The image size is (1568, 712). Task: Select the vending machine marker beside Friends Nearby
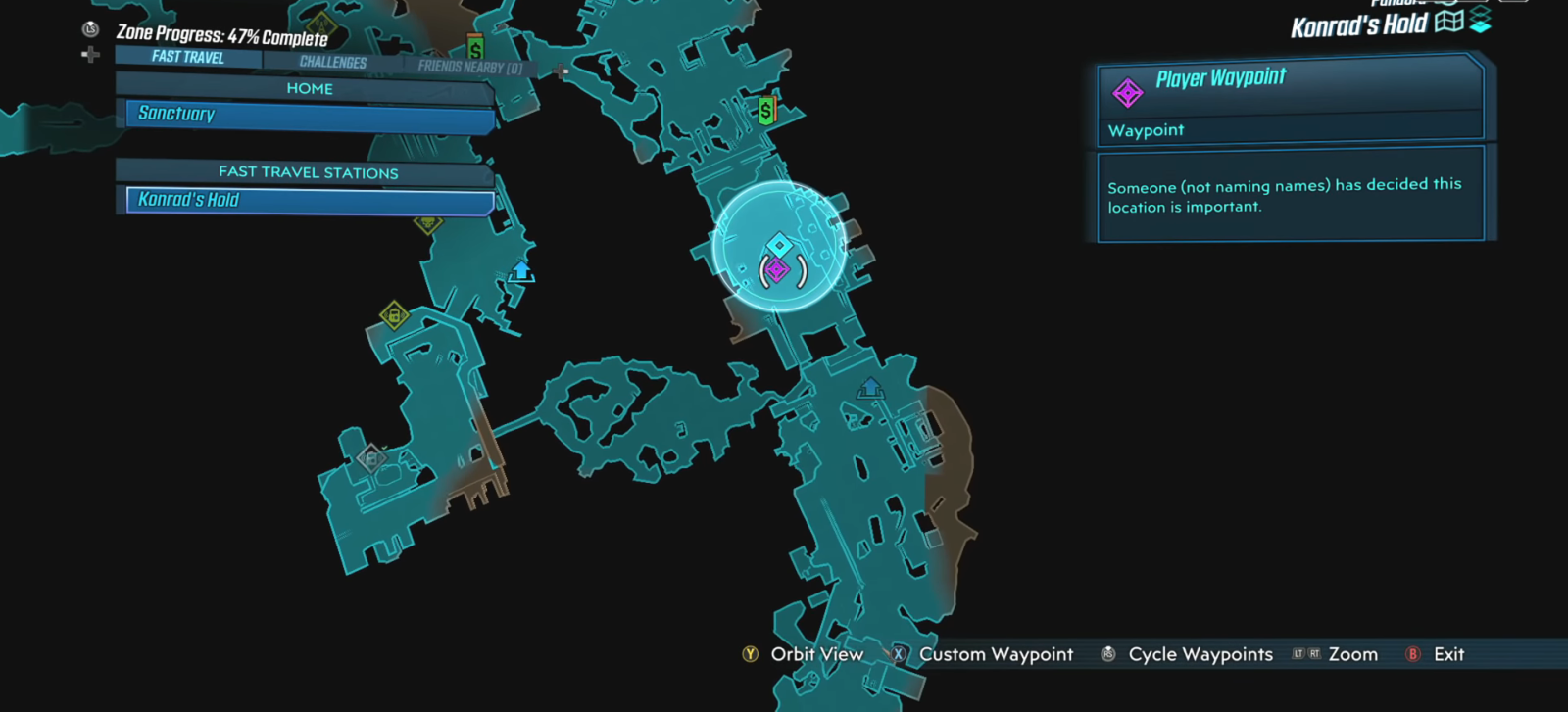(475, 48)
